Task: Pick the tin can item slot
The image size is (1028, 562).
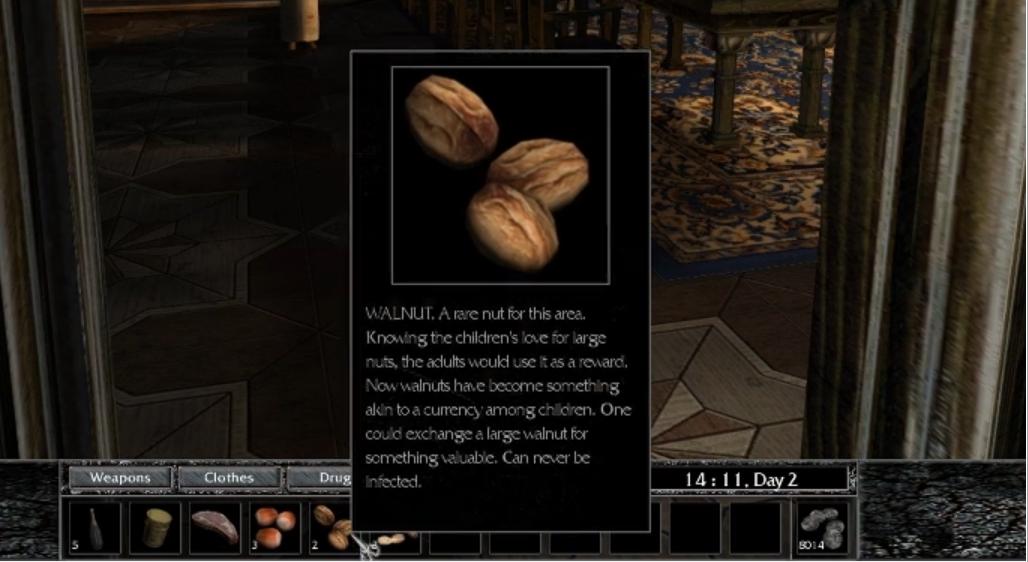Action: pyautogui.click(x=155, y=527)
